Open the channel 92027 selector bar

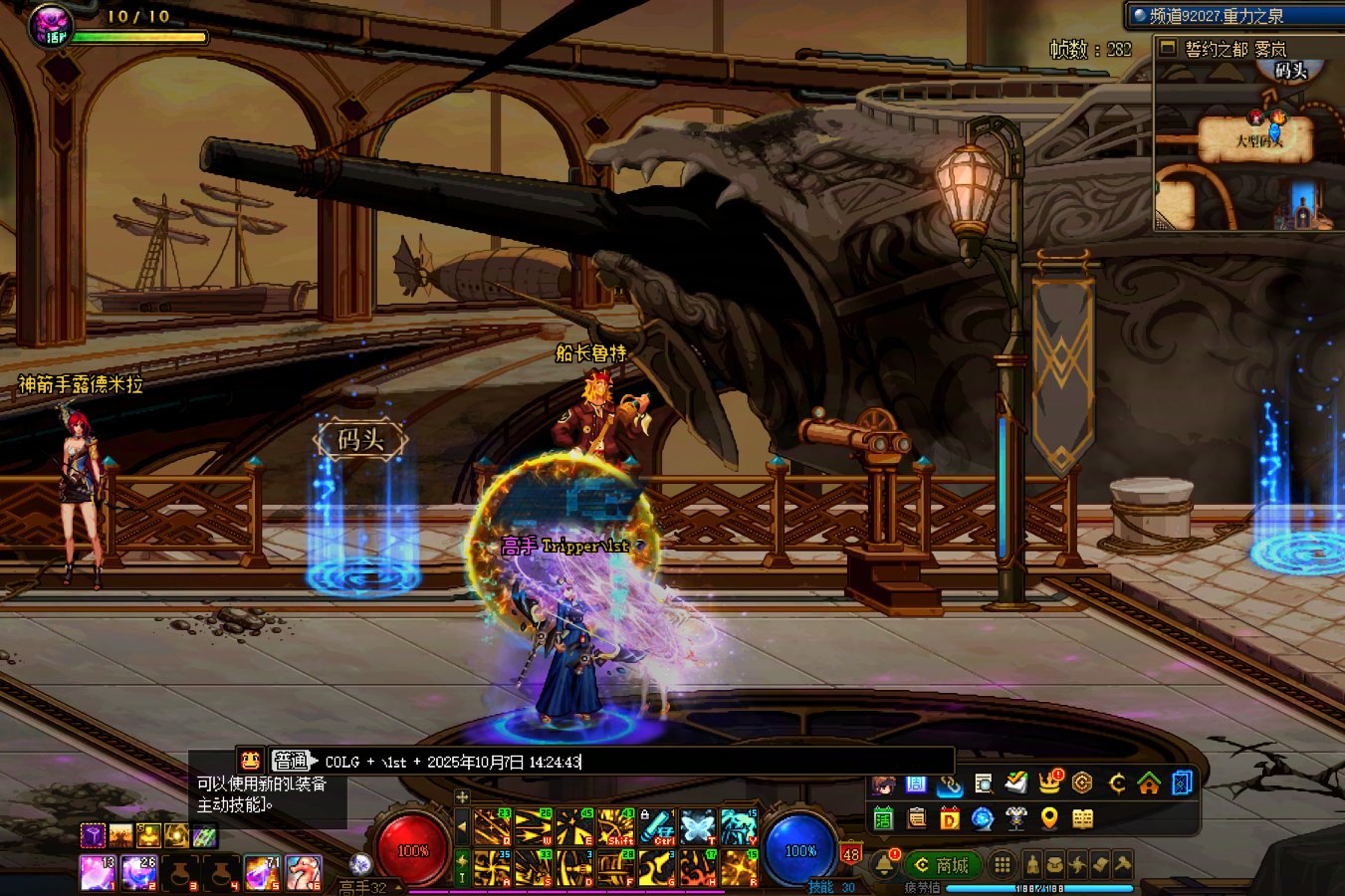click(x=1234, y=16)
